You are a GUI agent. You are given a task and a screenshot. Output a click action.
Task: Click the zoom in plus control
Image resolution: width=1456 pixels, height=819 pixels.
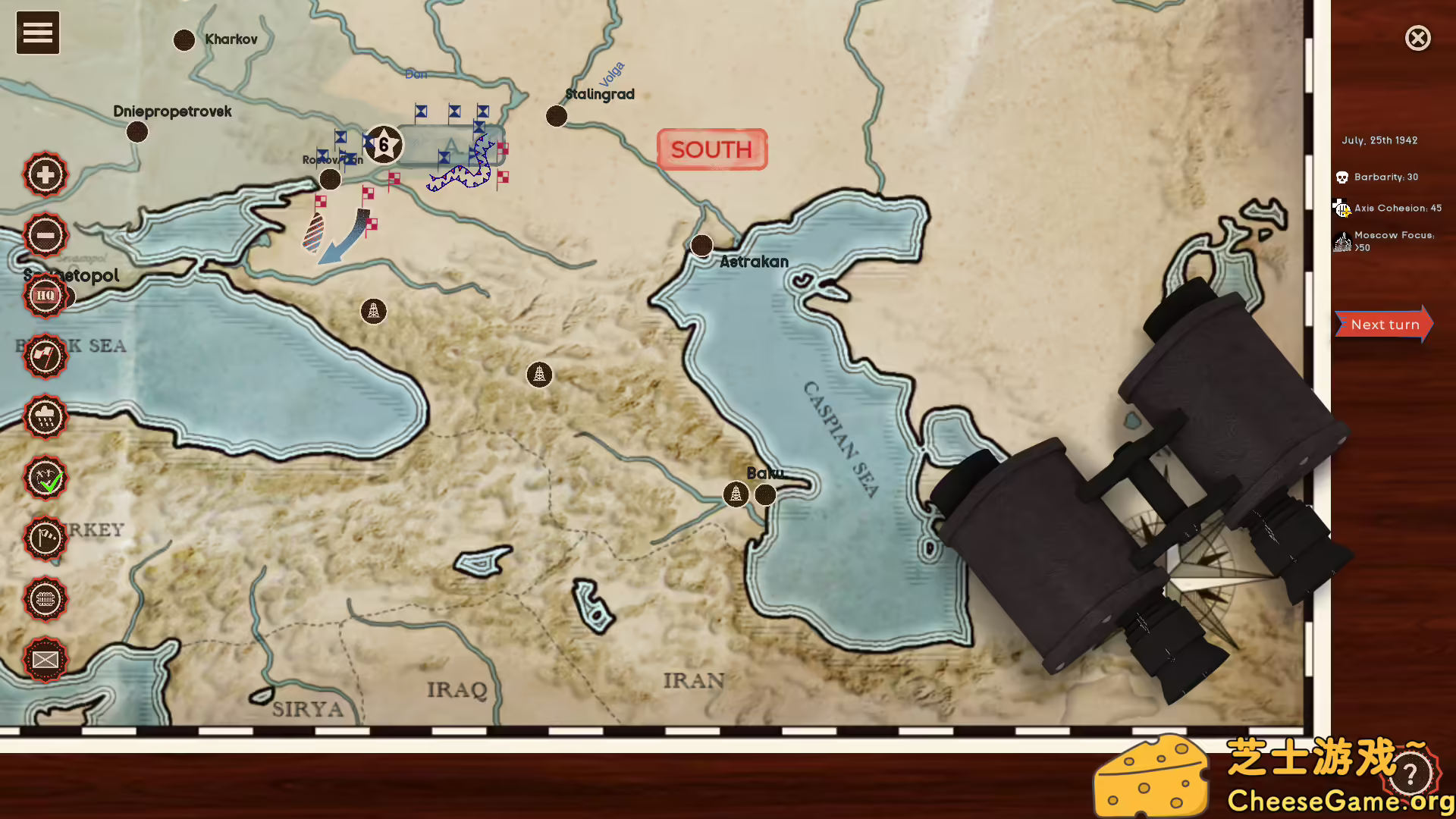coord(45,174)
